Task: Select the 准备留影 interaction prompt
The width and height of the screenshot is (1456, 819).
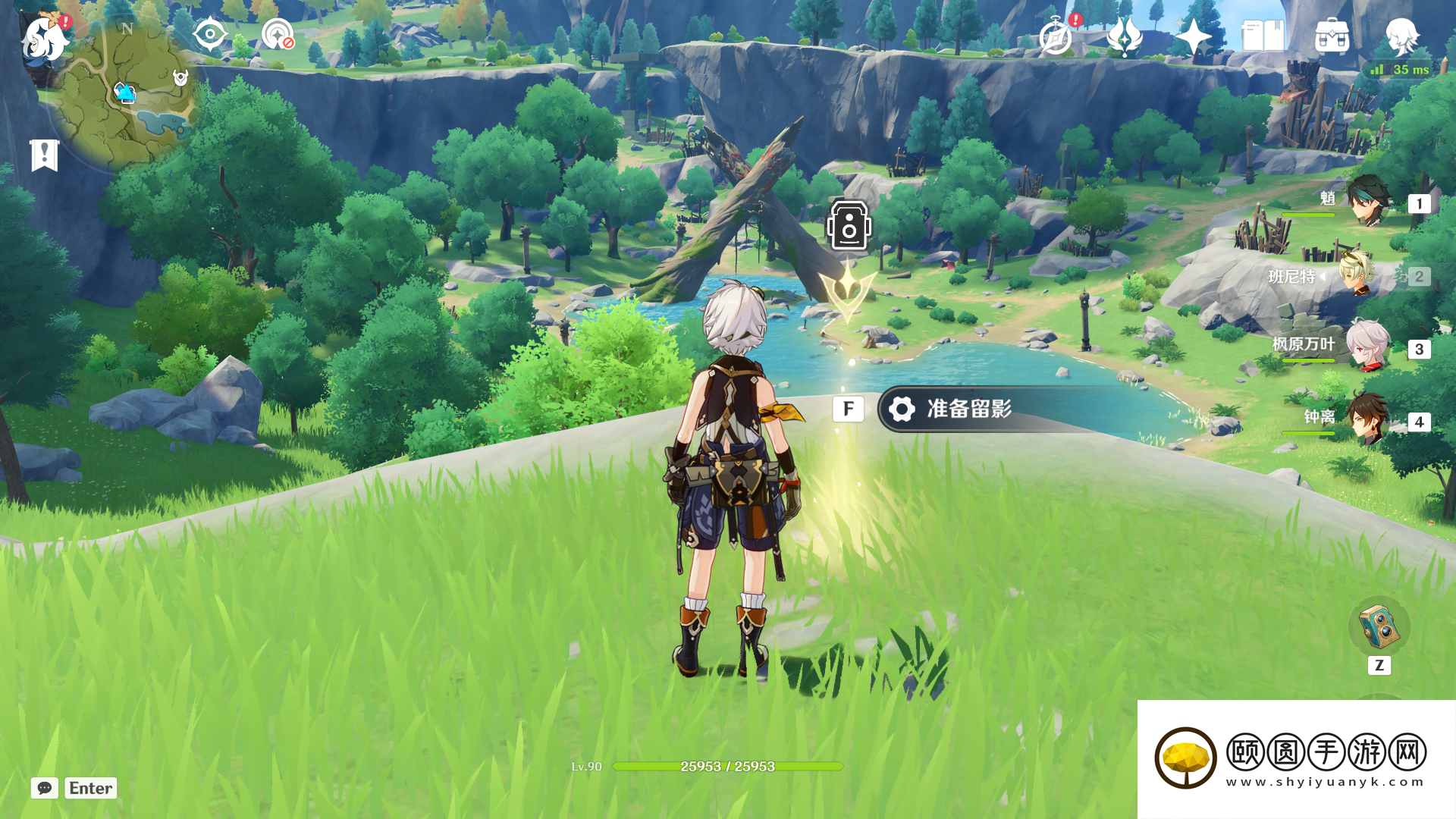Action: 968,409
